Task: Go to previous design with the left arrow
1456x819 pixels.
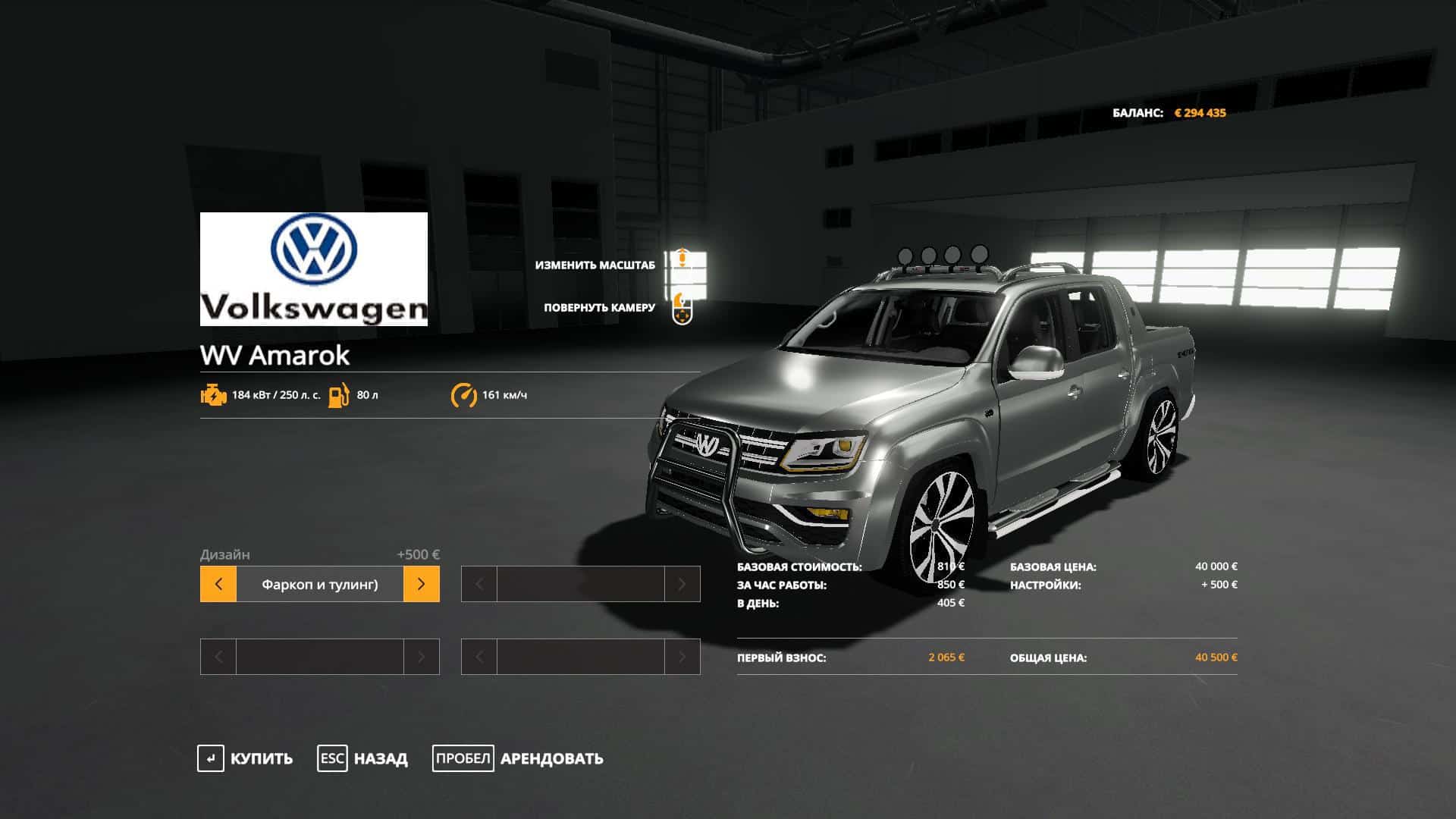Action: coord(218,584)
